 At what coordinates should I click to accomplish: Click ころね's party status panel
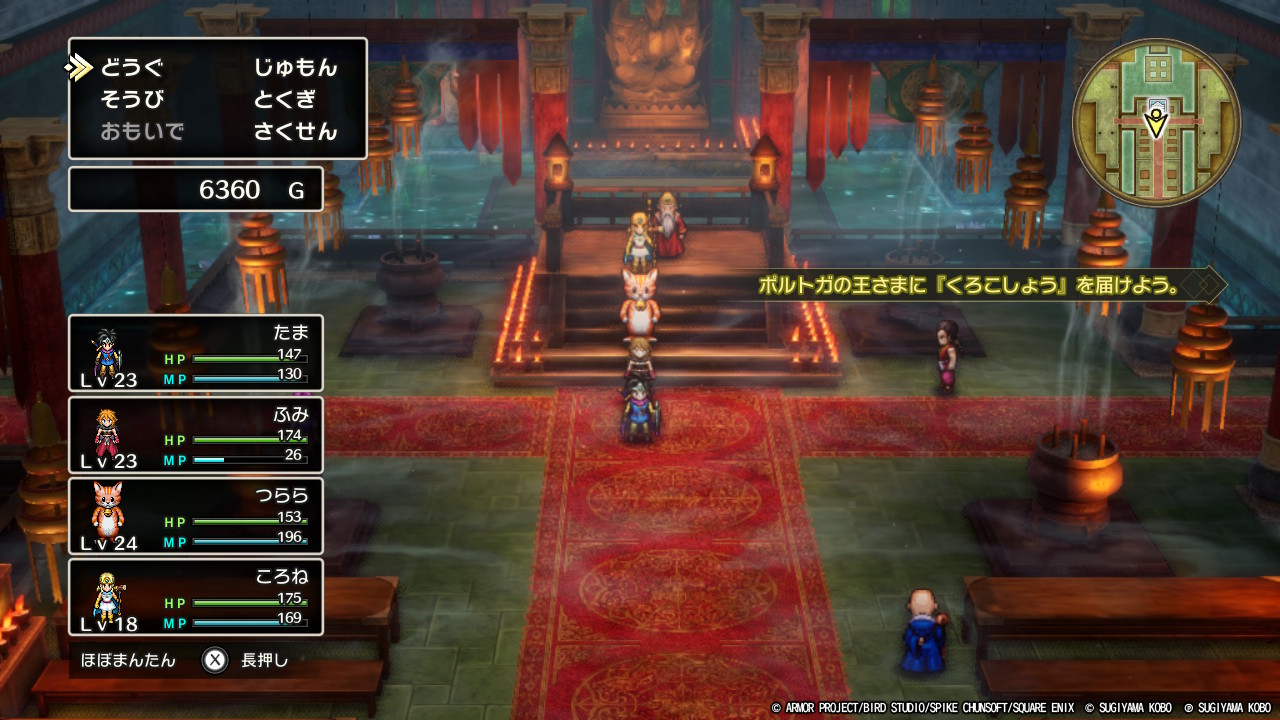[196, 597]
